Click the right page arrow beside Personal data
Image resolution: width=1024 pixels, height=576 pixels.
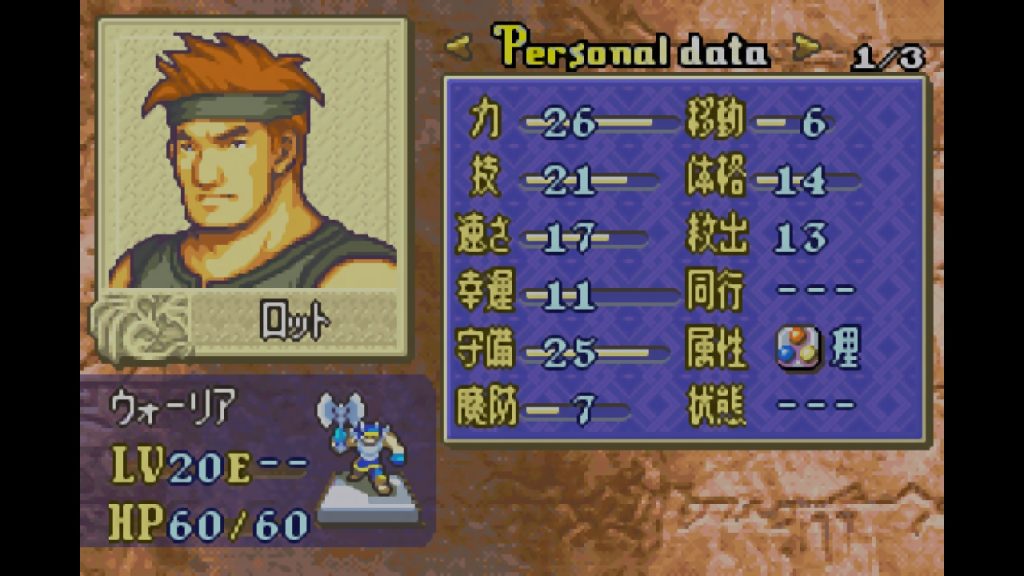[x=805, y=47]
